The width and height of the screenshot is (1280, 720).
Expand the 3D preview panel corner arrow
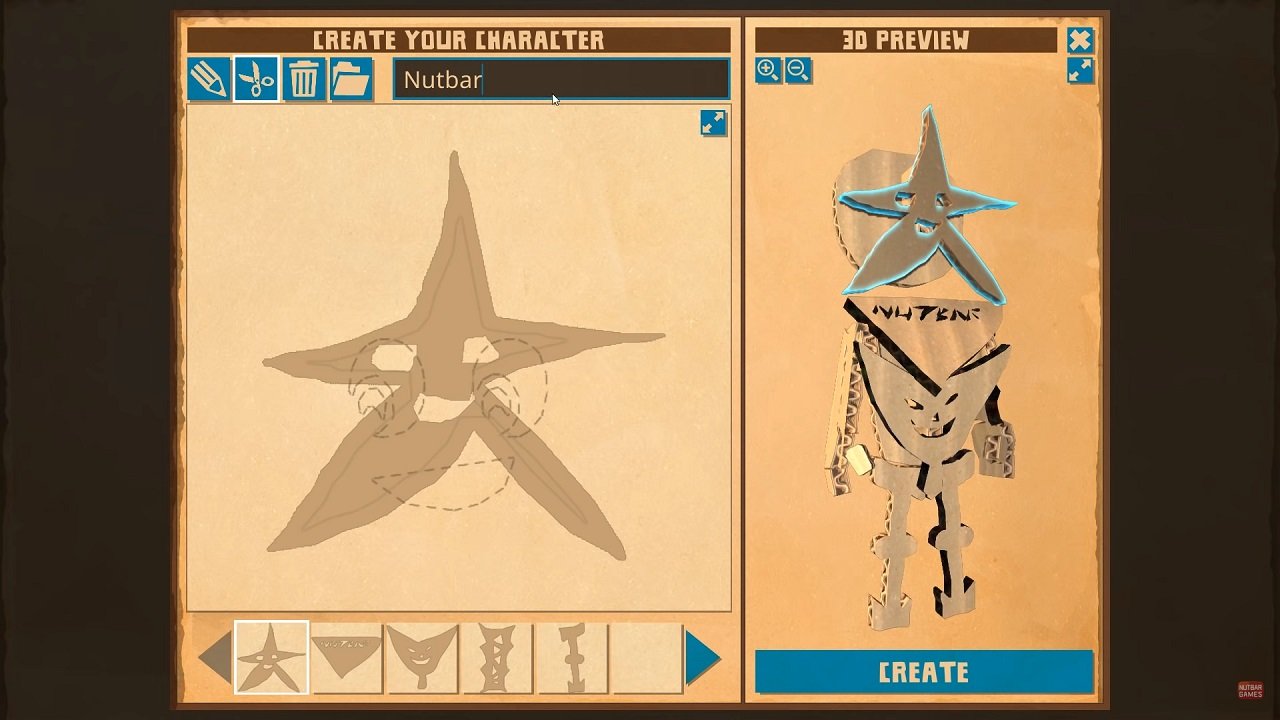click(1081, 71)
